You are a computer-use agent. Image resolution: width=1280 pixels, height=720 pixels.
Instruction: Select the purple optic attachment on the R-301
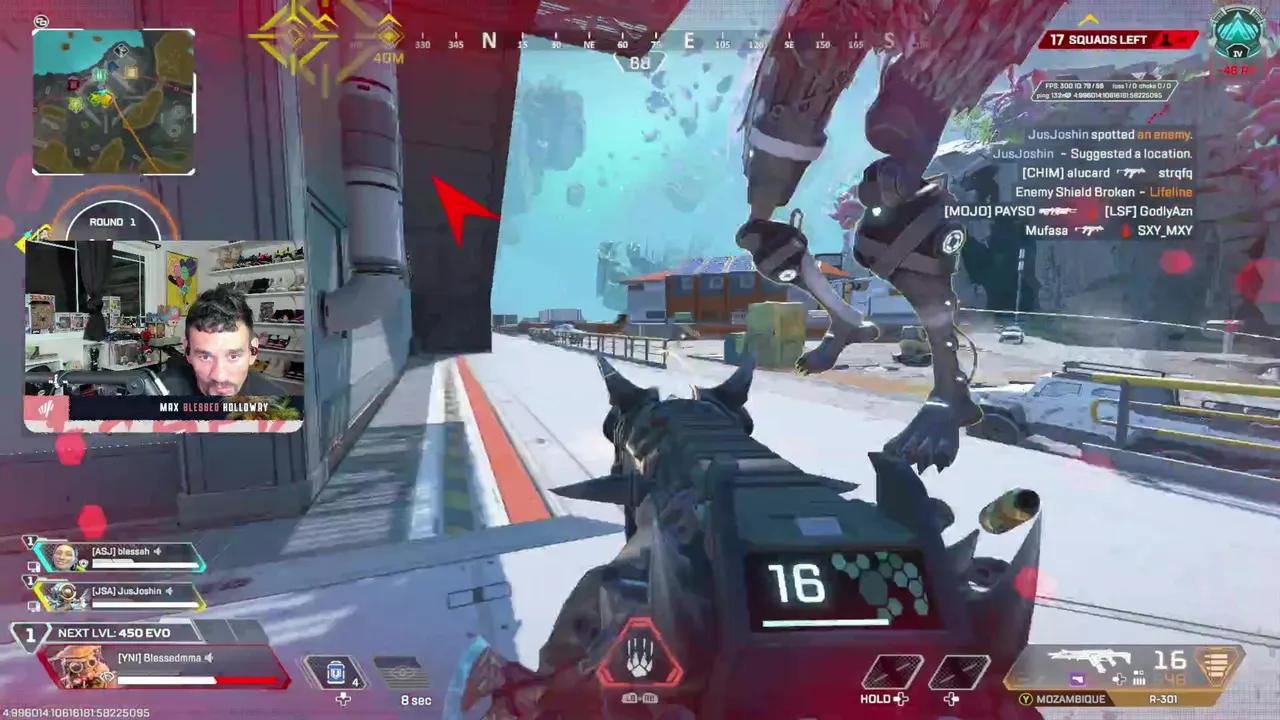pos(1077,679)
